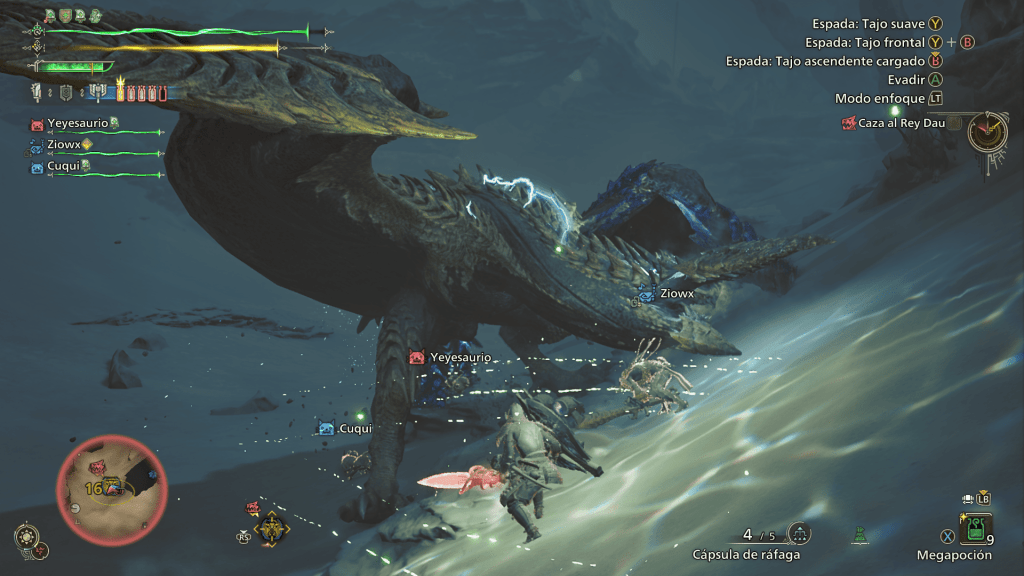The height and width of the screenshot is (576, 1024).
Task: Click the sword mode icon in weapon gauge
Action: point(38,93)
